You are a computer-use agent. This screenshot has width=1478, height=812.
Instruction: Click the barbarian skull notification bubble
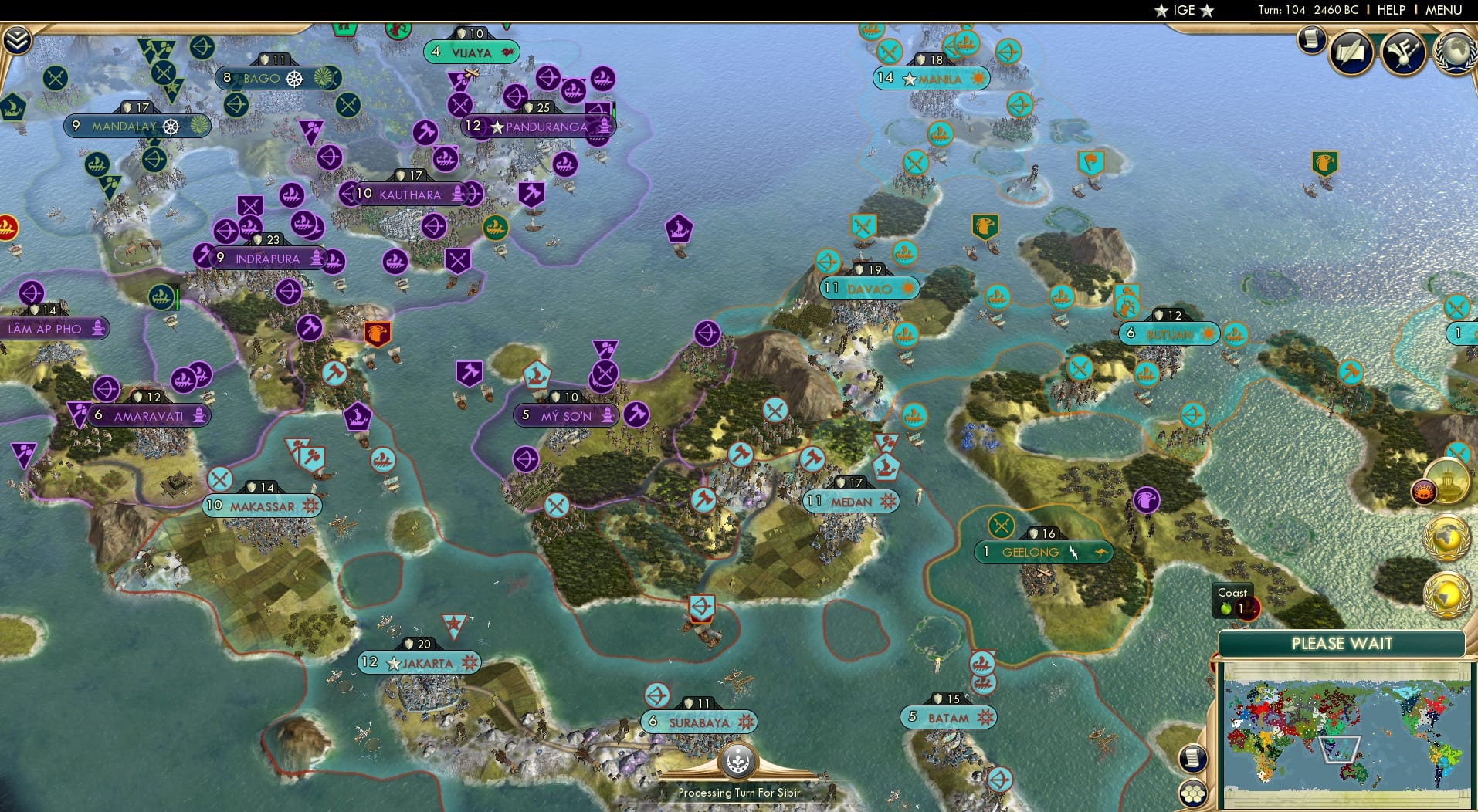point(1424,492)
